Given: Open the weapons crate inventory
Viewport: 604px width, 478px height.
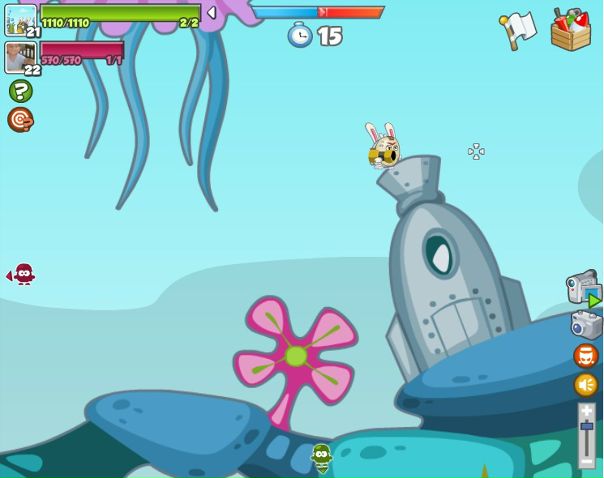Looking at the screenshot, I should click(x=570, y=29).
